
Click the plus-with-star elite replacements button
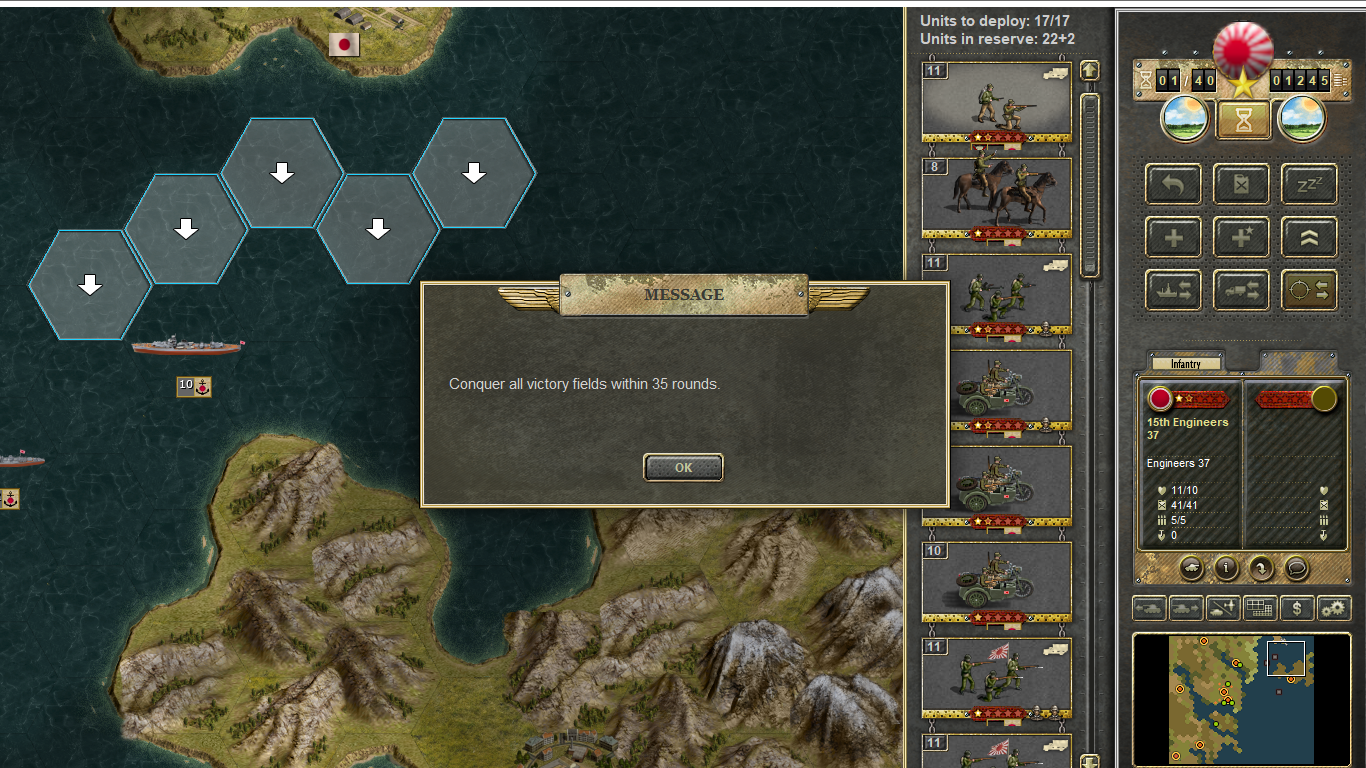[1241, 238]
